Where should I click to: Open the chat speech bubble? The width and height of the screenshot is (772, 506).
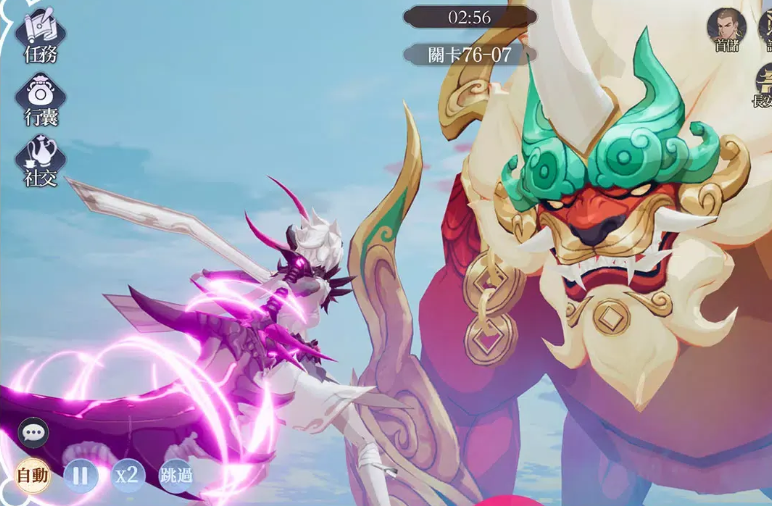pos(33,433)
